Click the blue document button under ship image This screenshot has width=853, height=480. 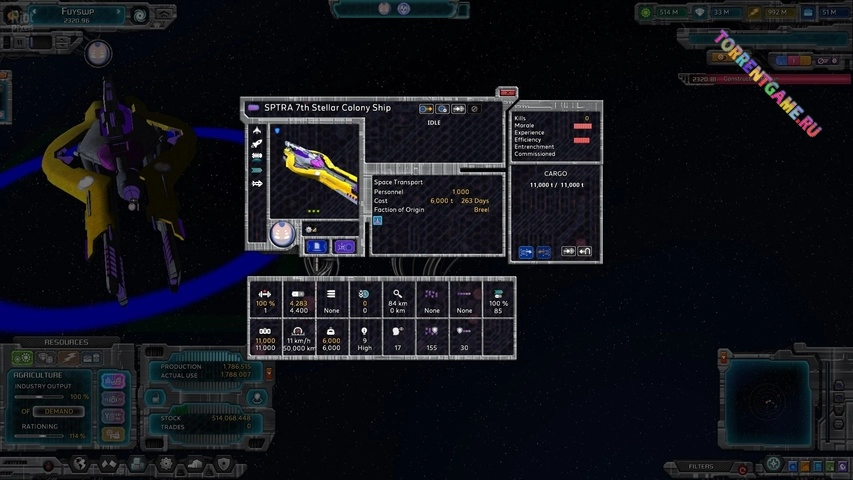coord(317,246)
